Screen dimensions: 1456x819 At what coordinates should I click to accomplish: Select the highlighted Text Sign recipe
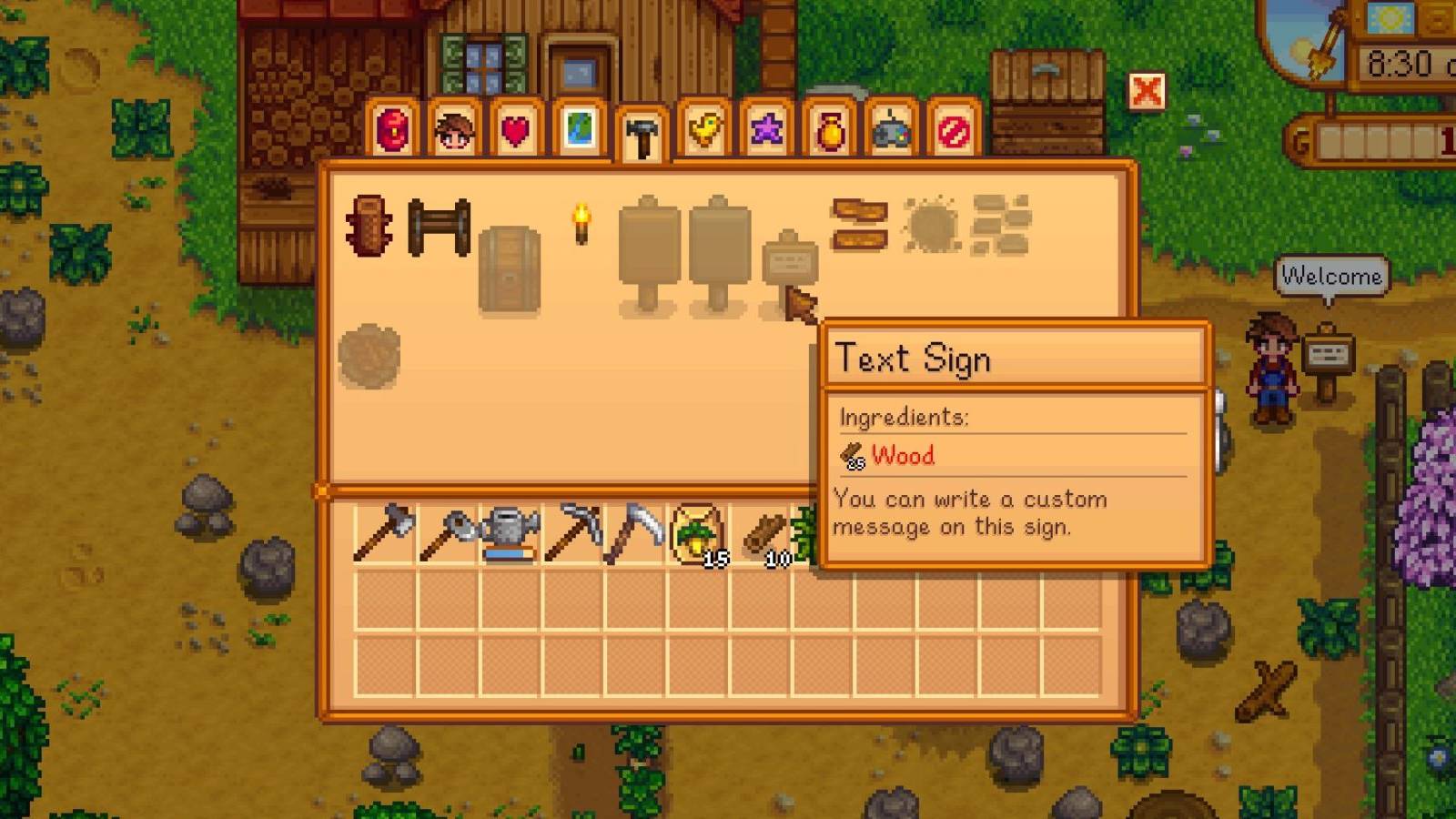[790, 262]
